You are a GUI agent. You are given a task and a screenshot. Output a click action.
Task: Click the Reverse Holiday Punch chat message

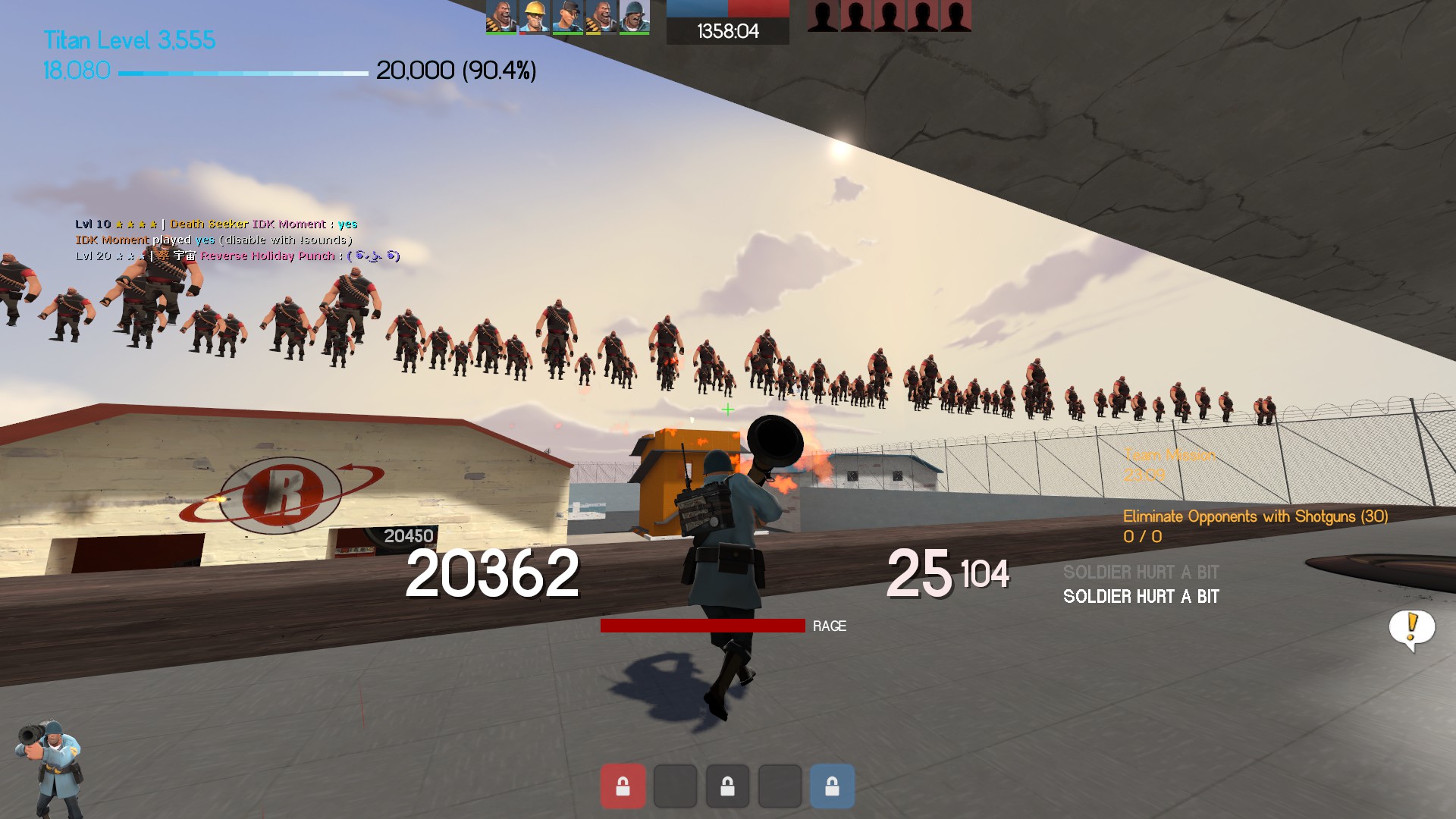coord(267,256)
